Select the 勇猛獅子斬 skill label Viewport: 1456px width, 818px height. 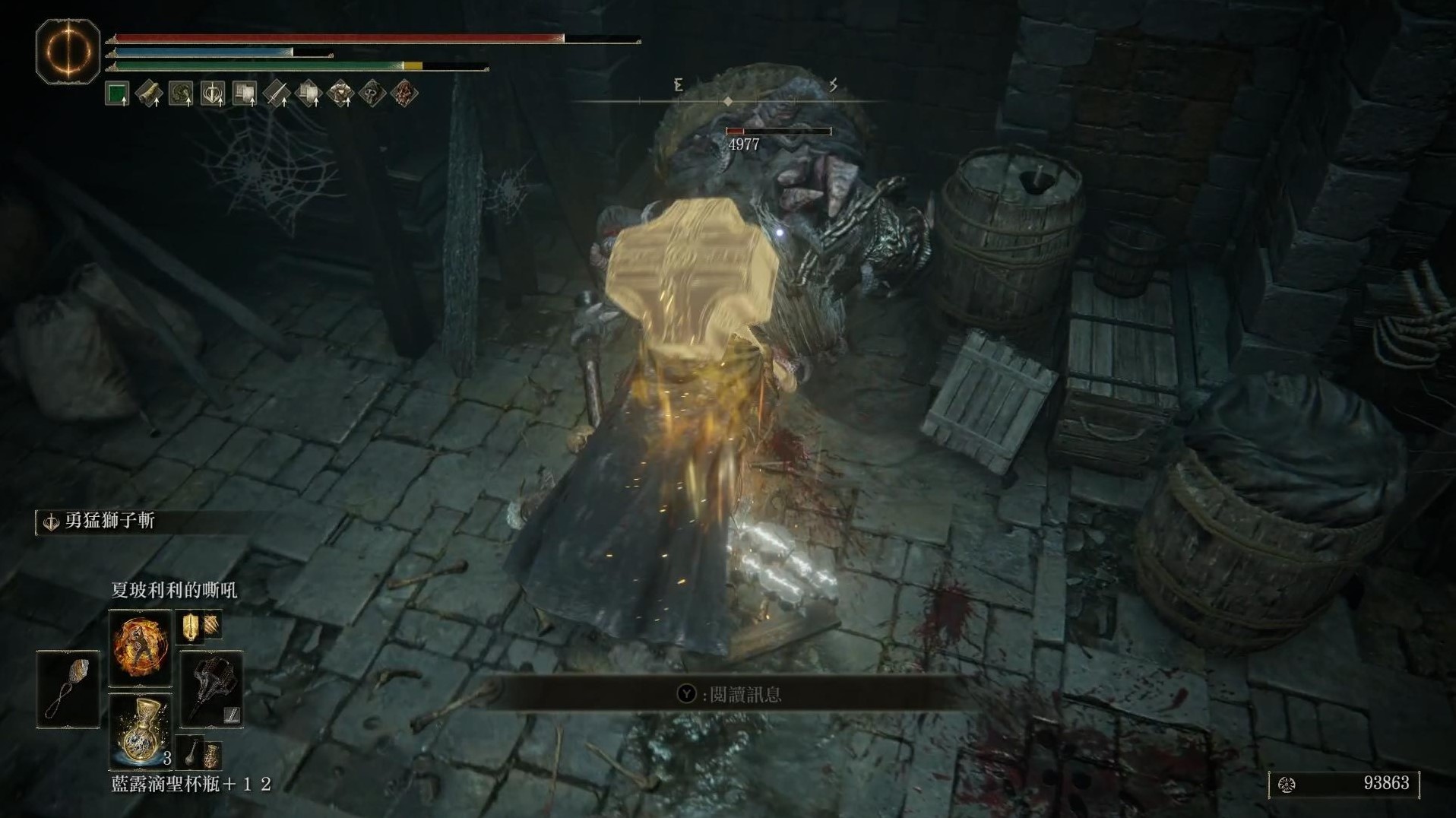tap(109, 521)
